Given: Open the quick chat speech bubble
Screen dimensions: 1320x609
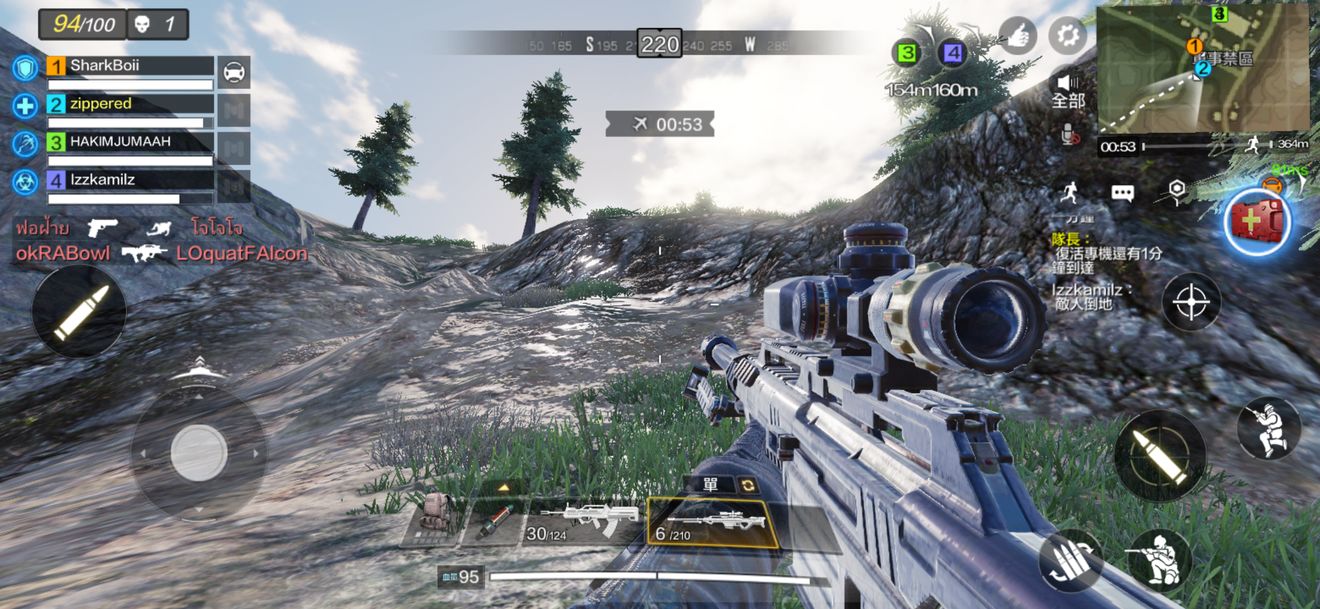Looking at the screenshot, I should [1122, 192].
